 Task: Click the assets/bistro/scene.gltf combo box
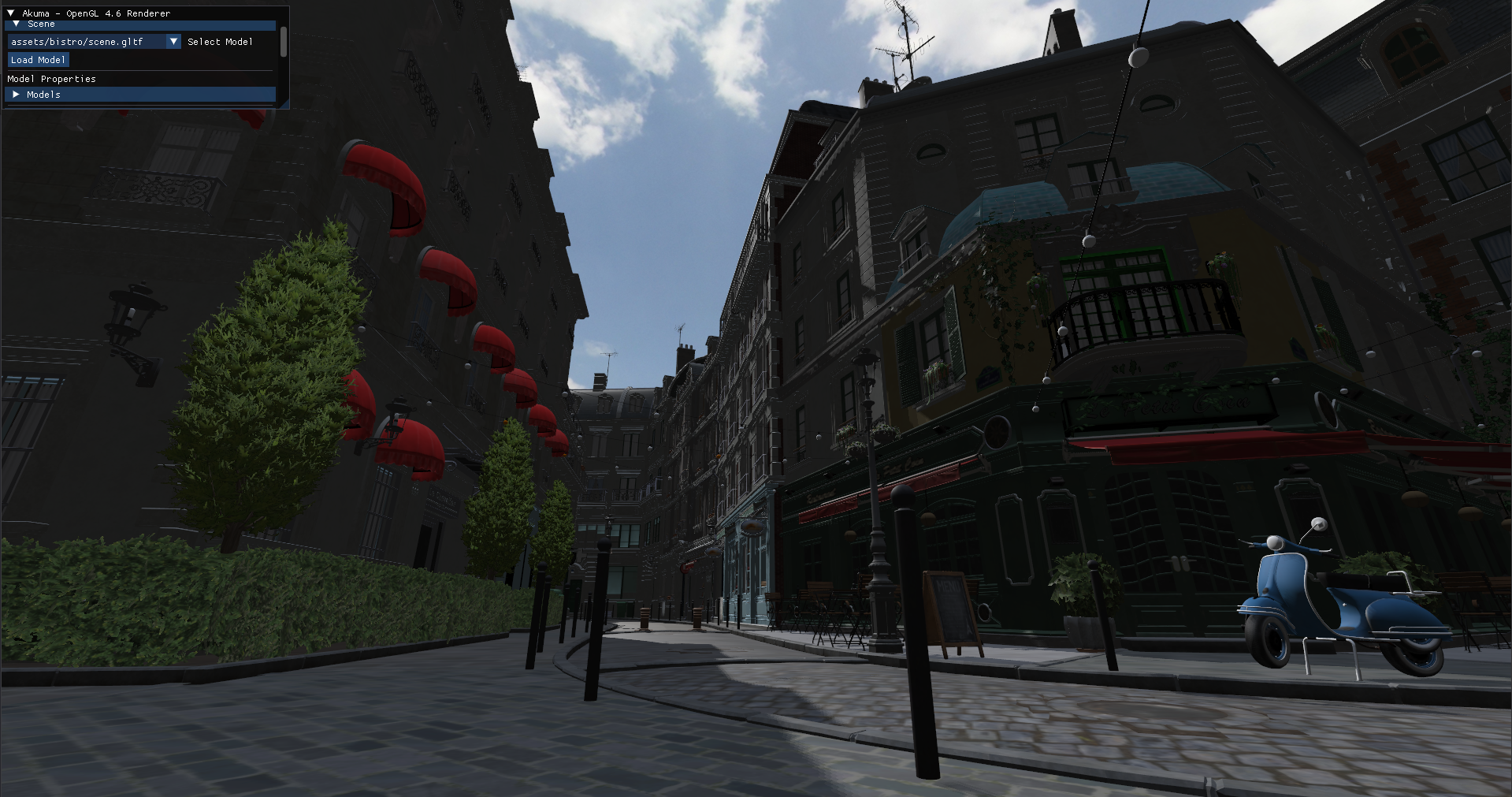coord(87,41)
